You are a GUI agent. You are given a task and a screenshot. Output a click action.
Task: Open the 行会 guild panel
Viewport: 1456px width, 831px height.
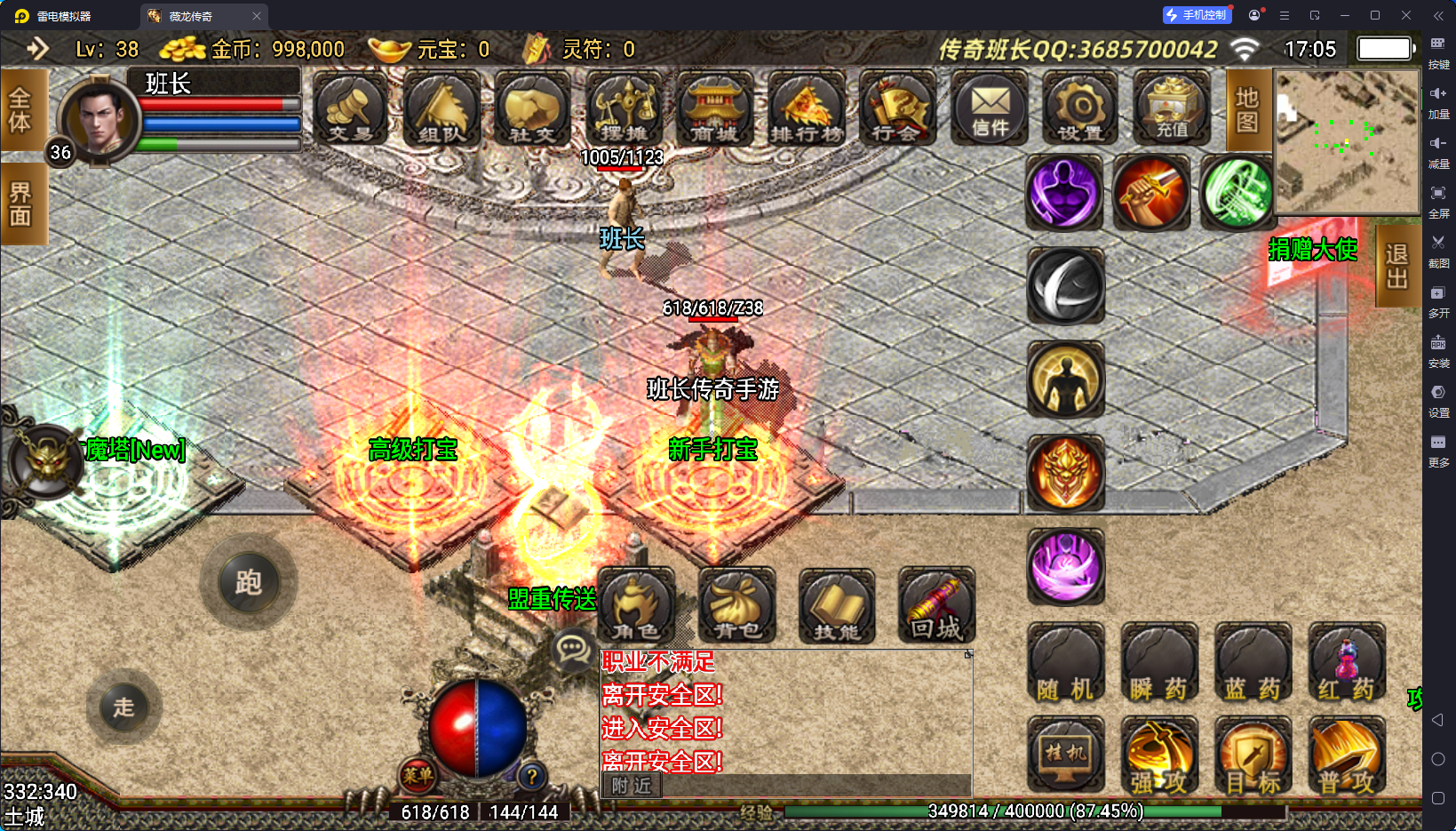[897, 110]
